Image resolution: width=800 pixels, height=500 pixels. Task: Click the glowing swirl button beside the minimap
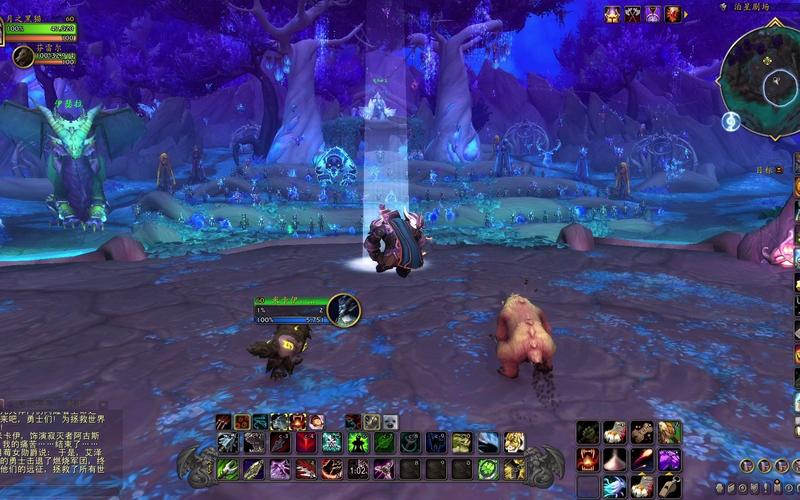[x=731, y=122]
